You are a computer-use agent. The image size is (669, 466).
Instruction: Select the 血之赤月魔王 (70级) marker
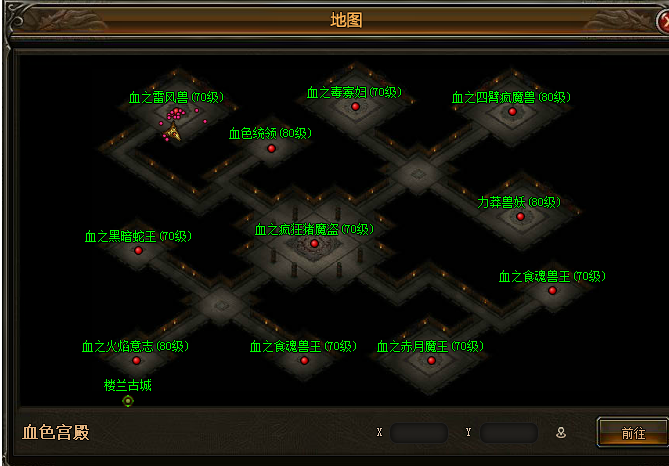[x=431, y=360]
